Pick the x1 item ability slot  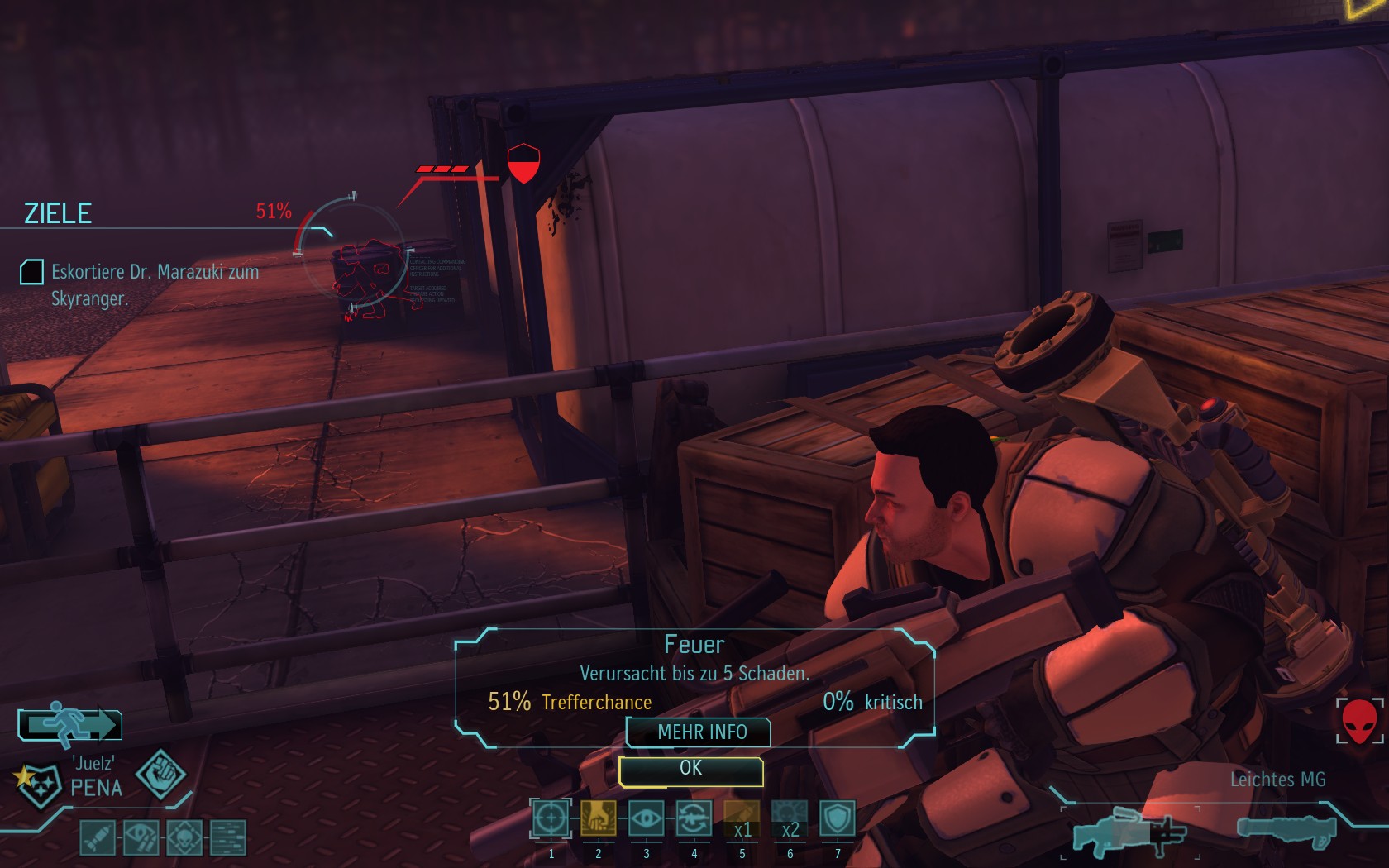click(x=742, y=819)
